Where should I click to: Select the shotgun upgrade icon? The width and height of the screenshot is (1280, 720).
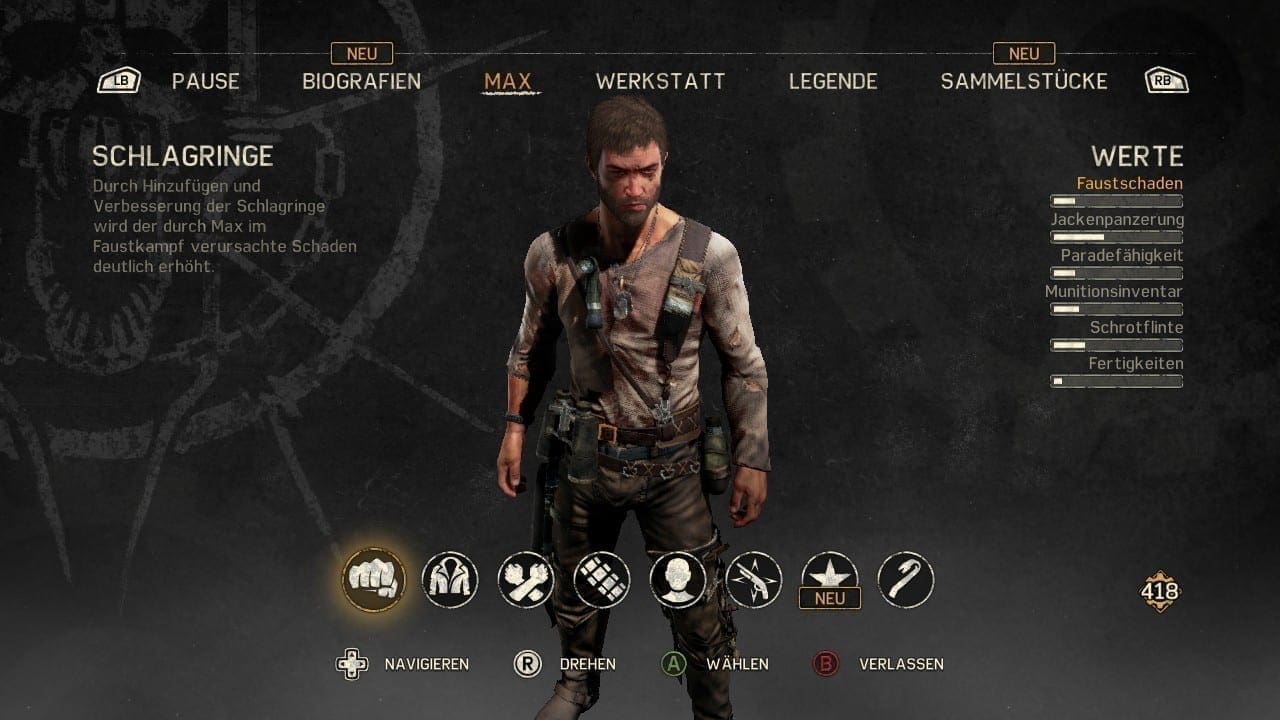754,579
